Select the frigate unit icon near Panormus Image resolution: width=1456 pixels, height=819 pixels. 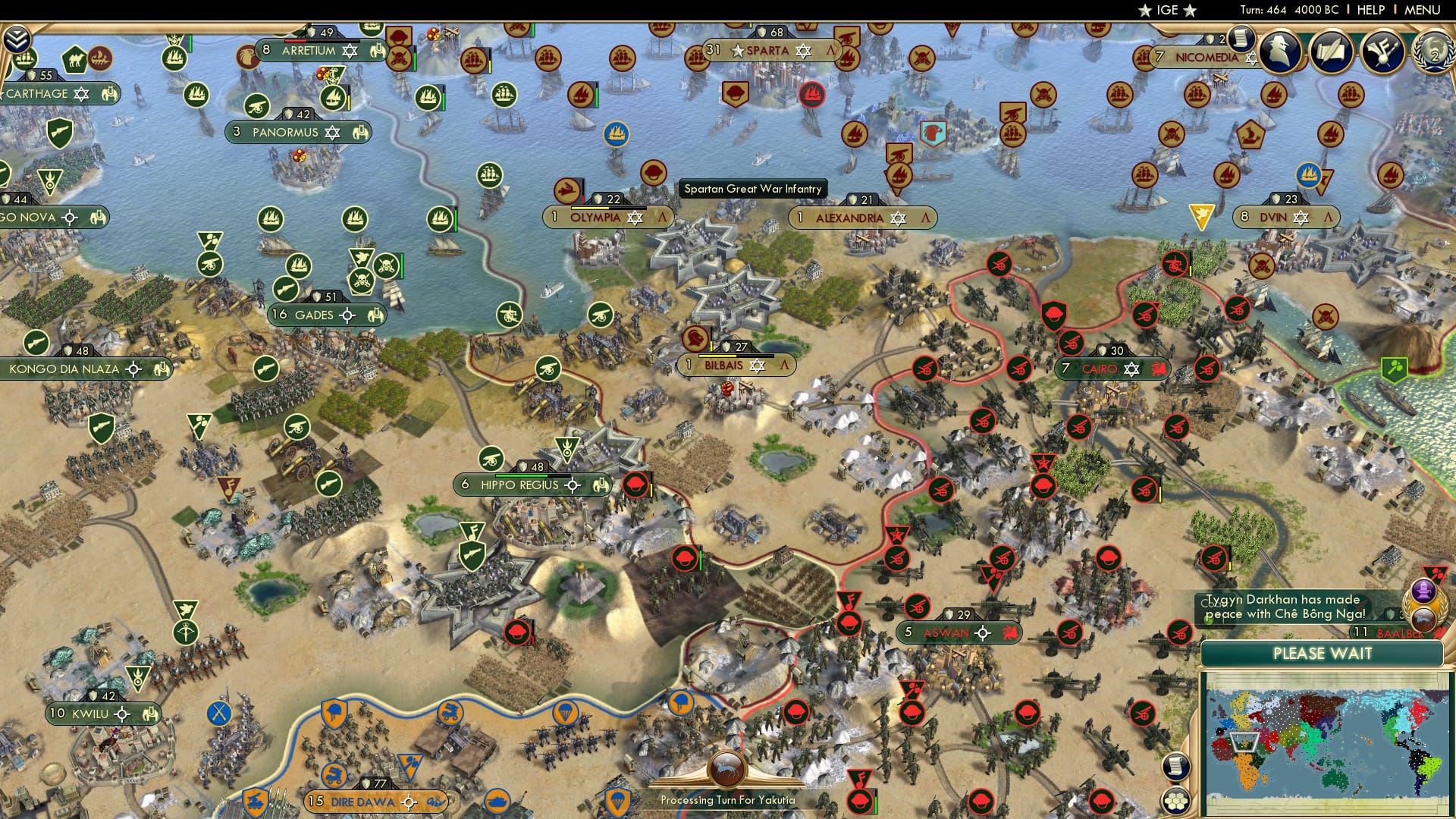pyautogui.click(x=332, y=99)
